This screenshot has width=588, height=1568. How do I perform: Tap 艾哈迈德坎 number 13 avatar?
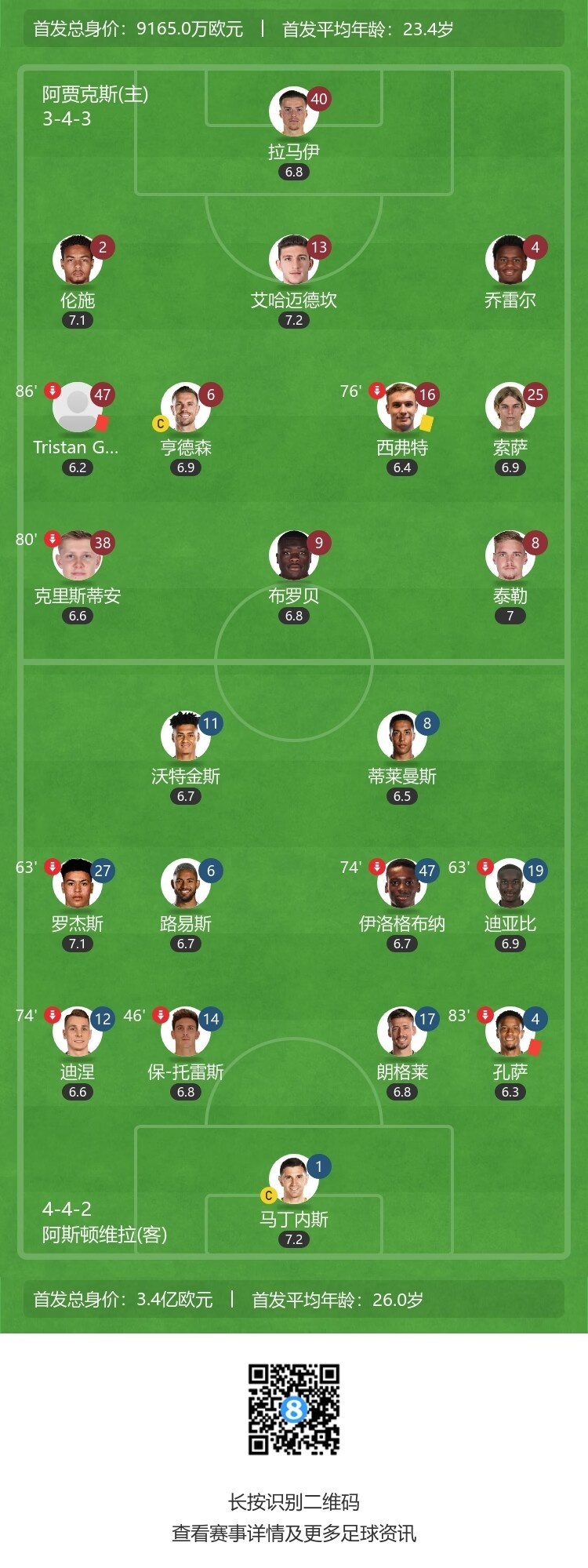pyautogui.click(x=293, y=260)
